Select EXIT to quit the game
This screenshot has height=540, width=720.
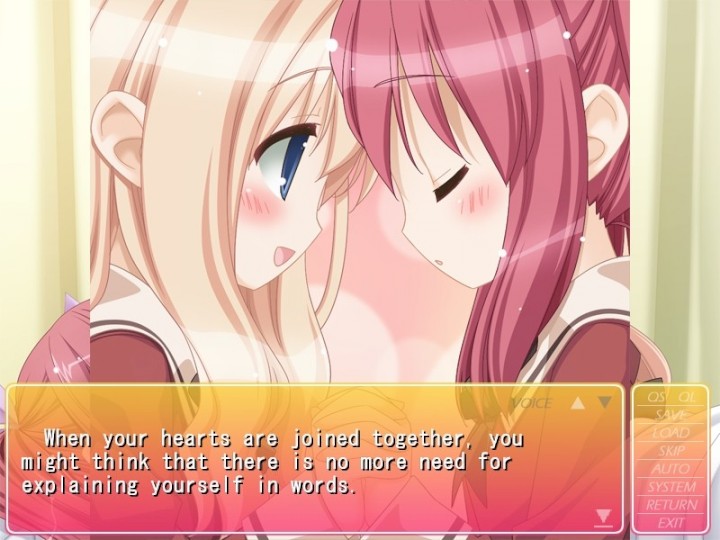(x=672, y=523)
